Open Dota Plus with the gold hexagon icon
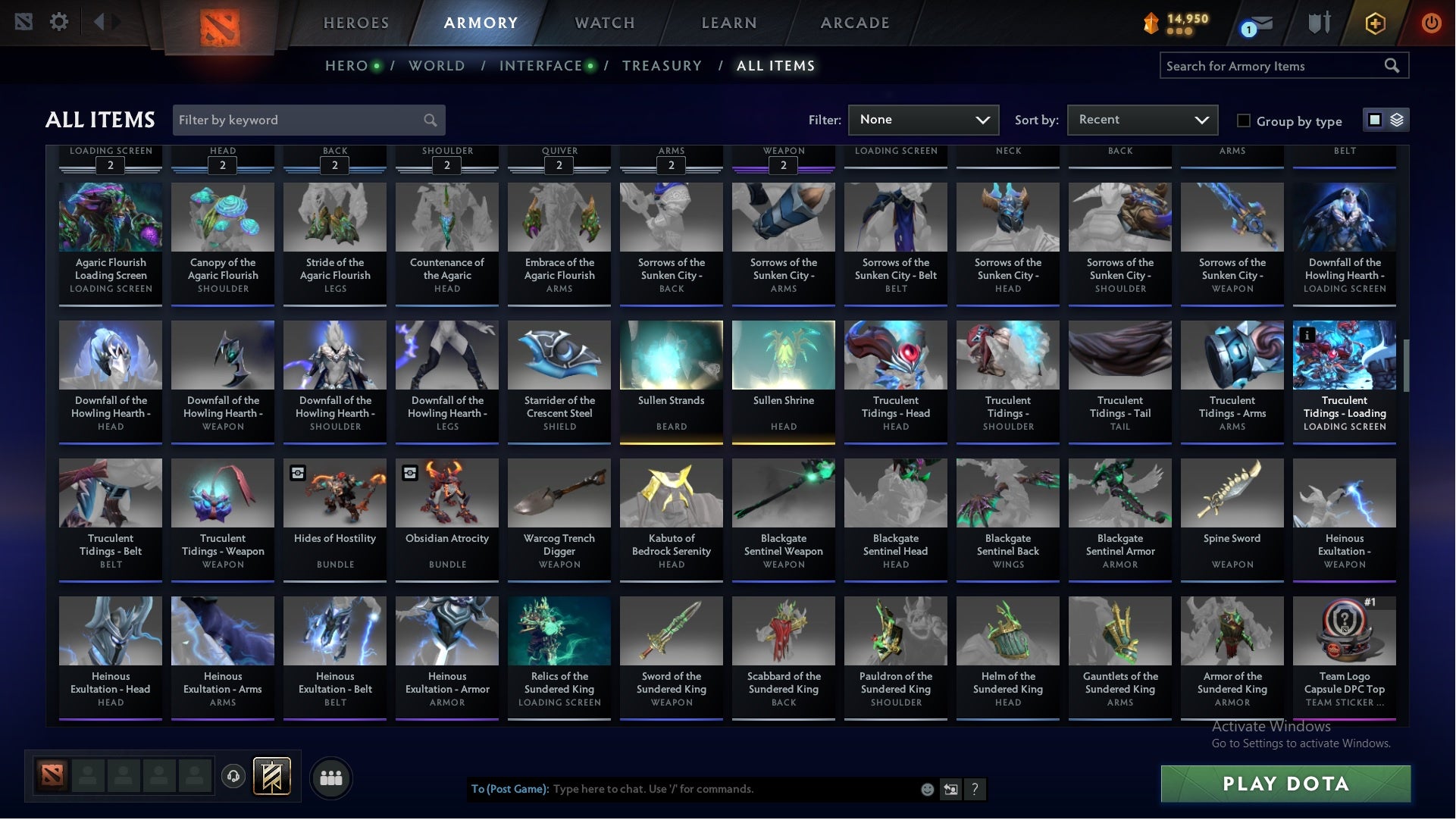The image size is (1456, 820). click(x=1375, y=23)
